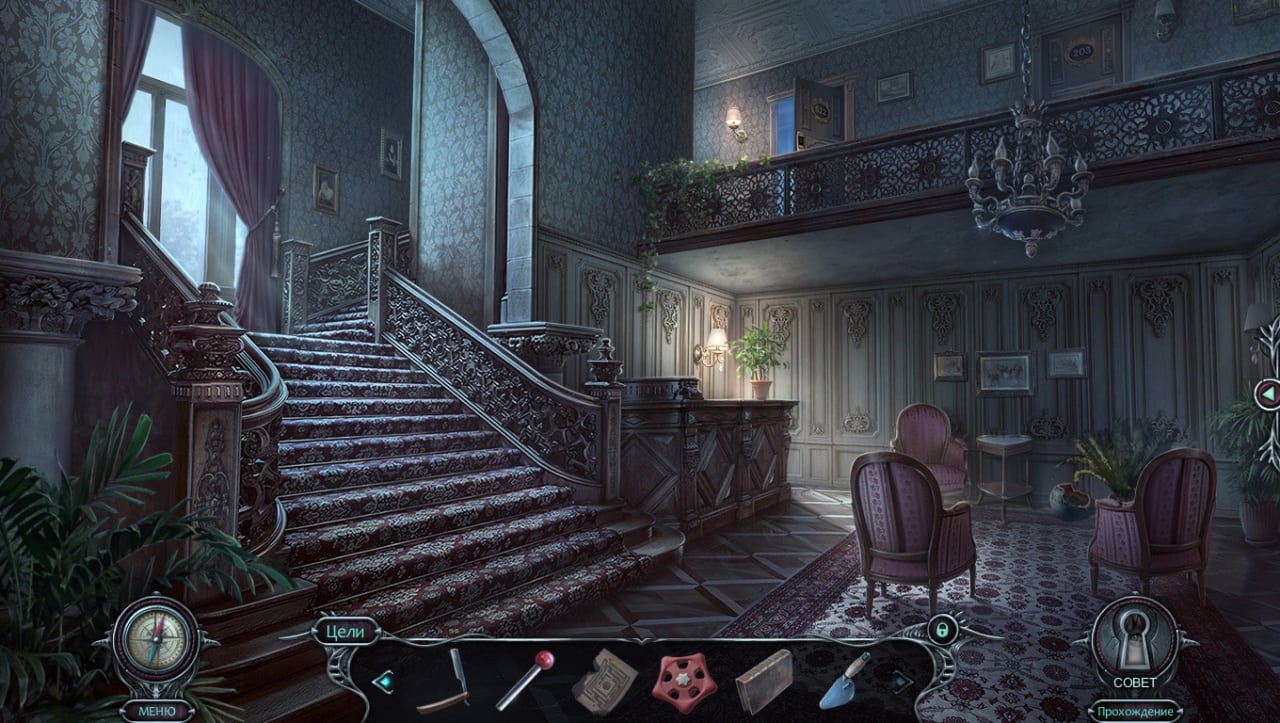Select the blue trowel item
This screenshot has height=723, width=1280.
843,680
